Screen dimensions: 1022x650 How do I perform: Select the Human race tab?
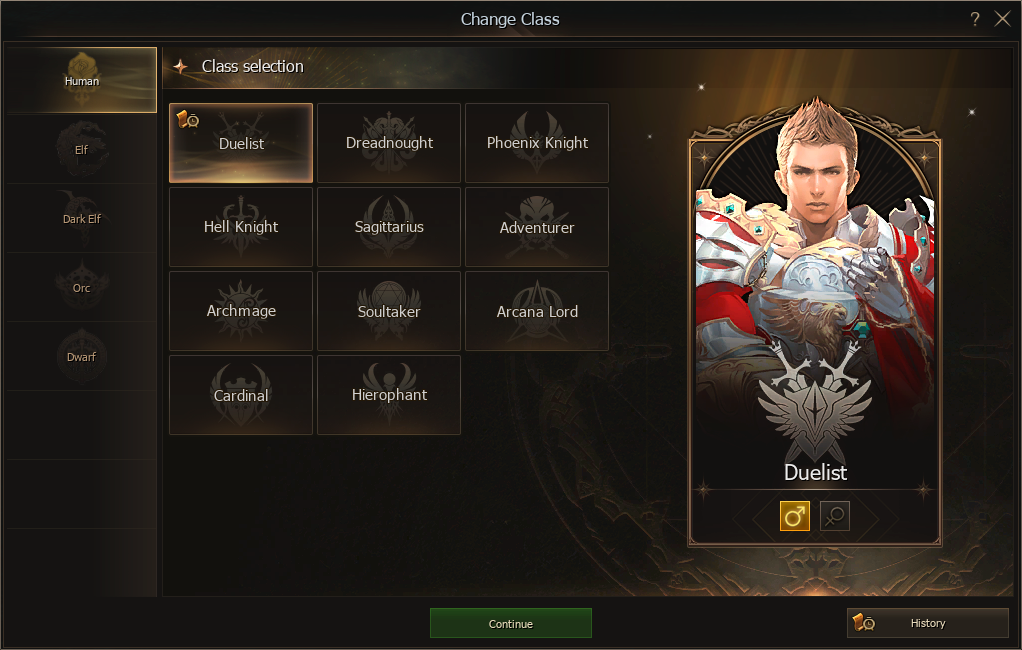click(x=81, y=80)
